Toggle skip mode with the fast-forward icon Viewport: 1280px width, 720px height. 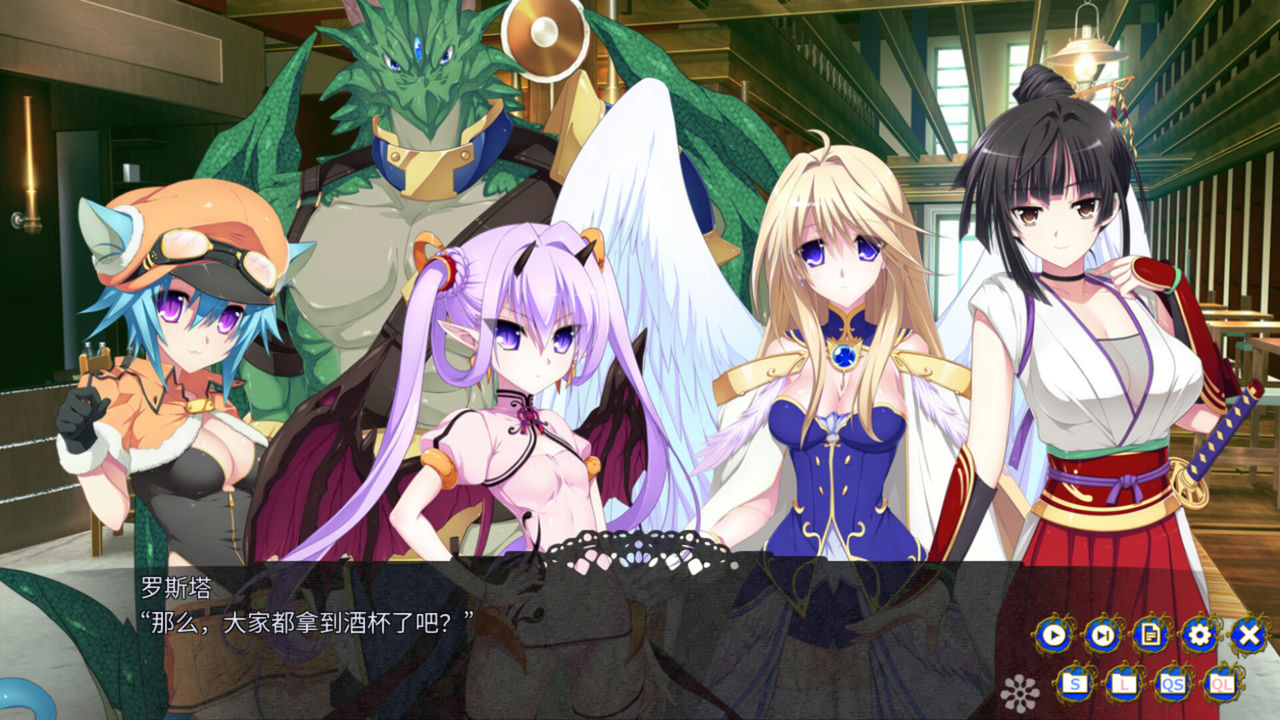[x=1101, y=634]
